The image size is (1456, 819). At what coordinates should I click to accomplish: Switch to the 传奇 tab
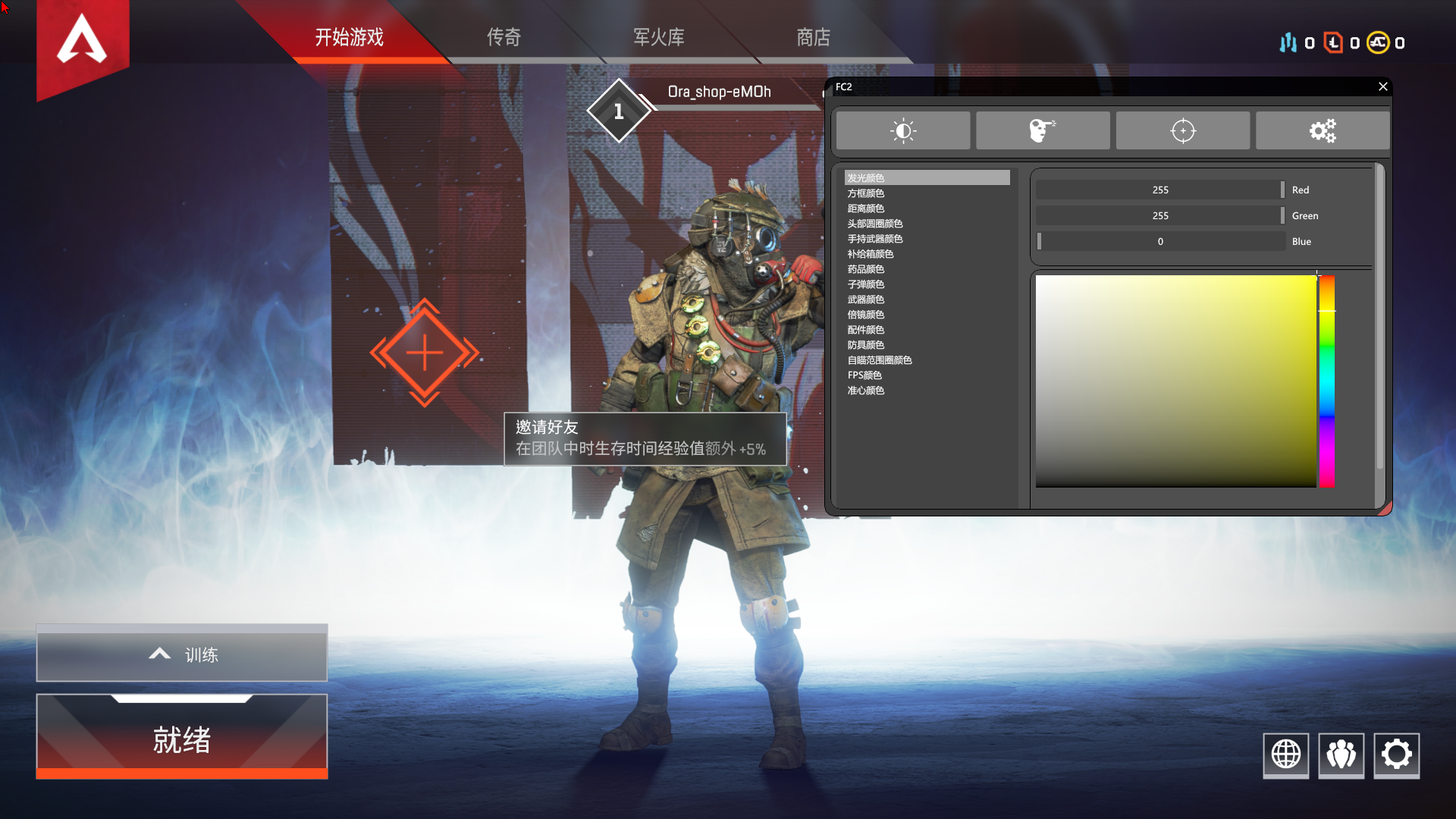[504, 37]
